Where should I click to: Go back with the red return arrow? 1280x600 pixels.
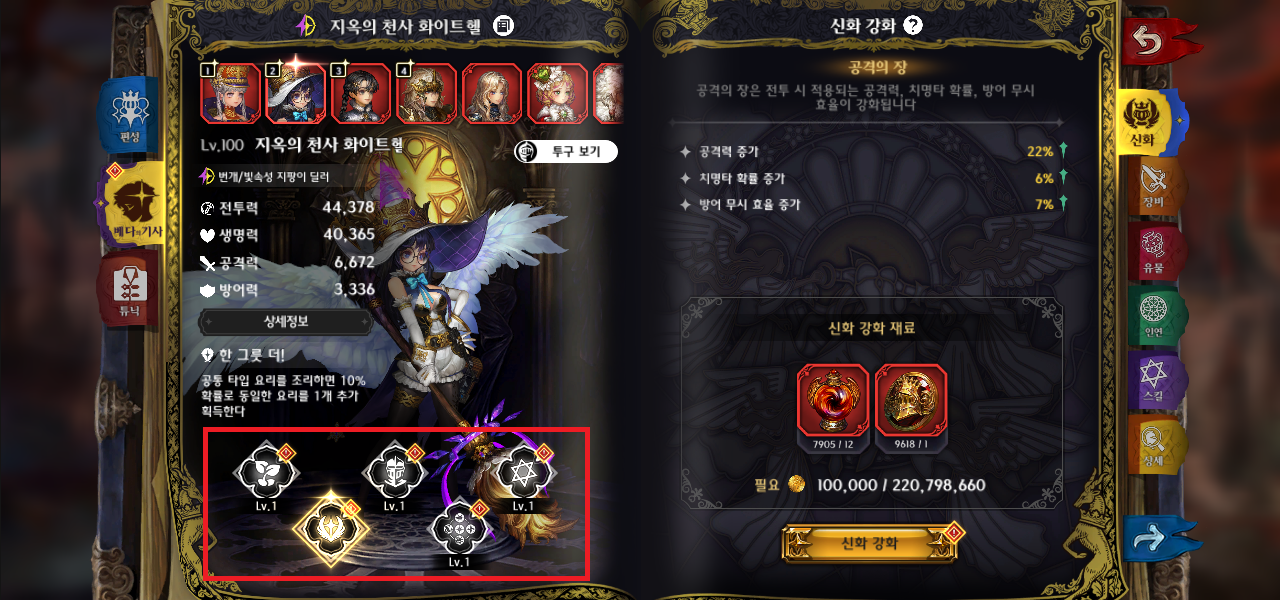pos(1157,41)
